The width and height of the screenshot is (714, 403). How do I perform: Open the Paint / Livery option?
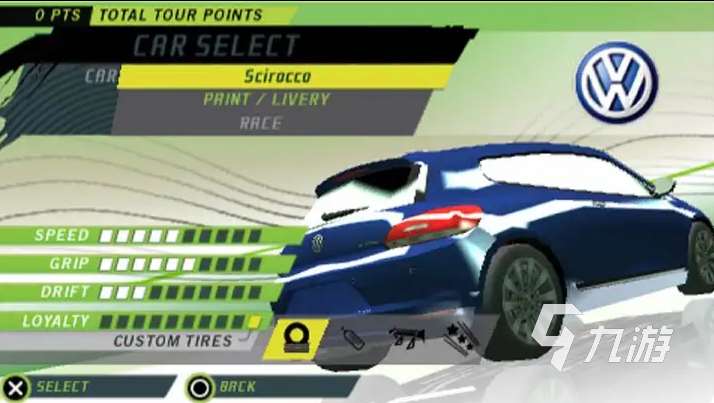[266, 100]
